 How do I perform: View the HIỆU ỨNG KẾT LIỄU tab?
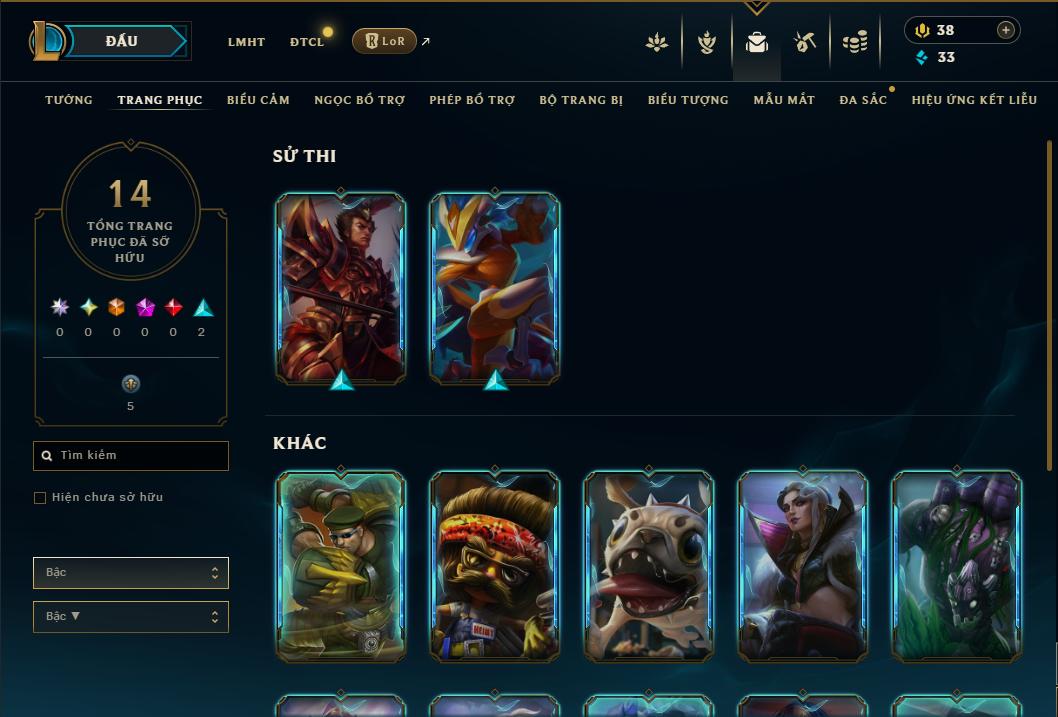coord(974,100)
